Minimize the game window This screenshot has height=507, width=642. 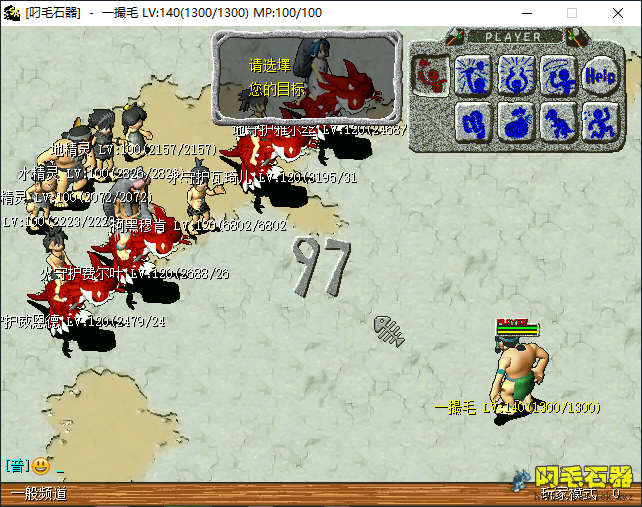(525, 13)
